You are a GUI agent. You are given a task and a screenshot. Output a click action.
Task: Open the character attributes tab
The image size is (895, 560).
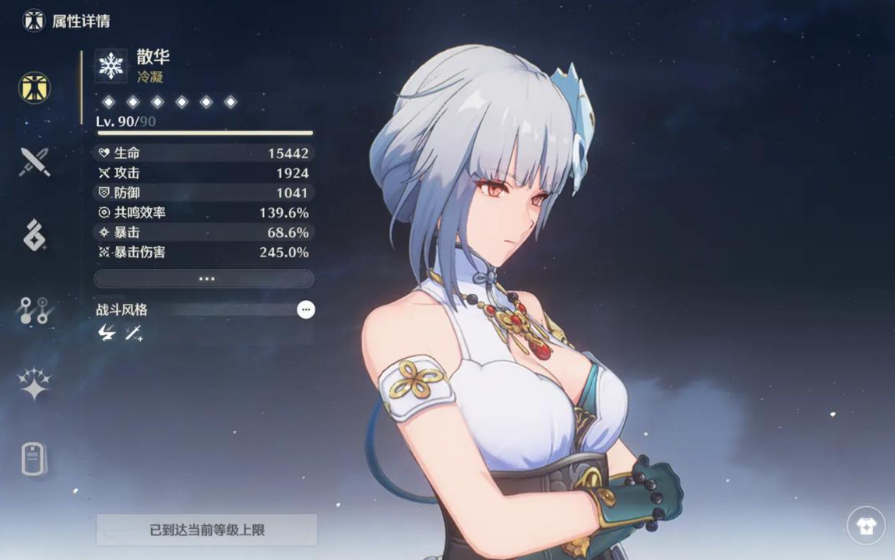tap(35, 87)
